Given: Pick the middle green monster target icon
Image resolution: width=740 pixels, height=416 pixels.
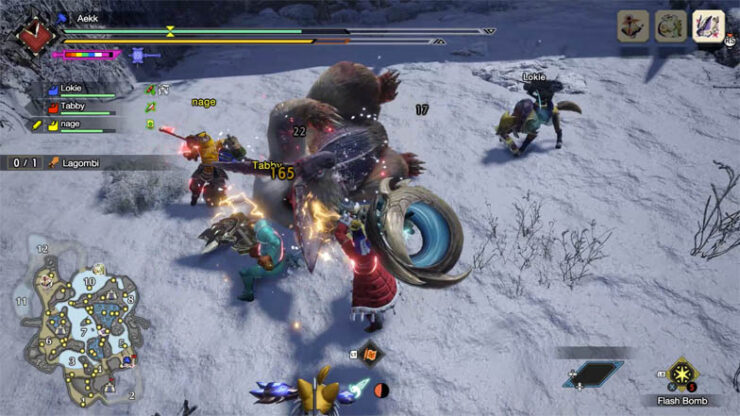Looking at the screenshot, I should [671, 25].
